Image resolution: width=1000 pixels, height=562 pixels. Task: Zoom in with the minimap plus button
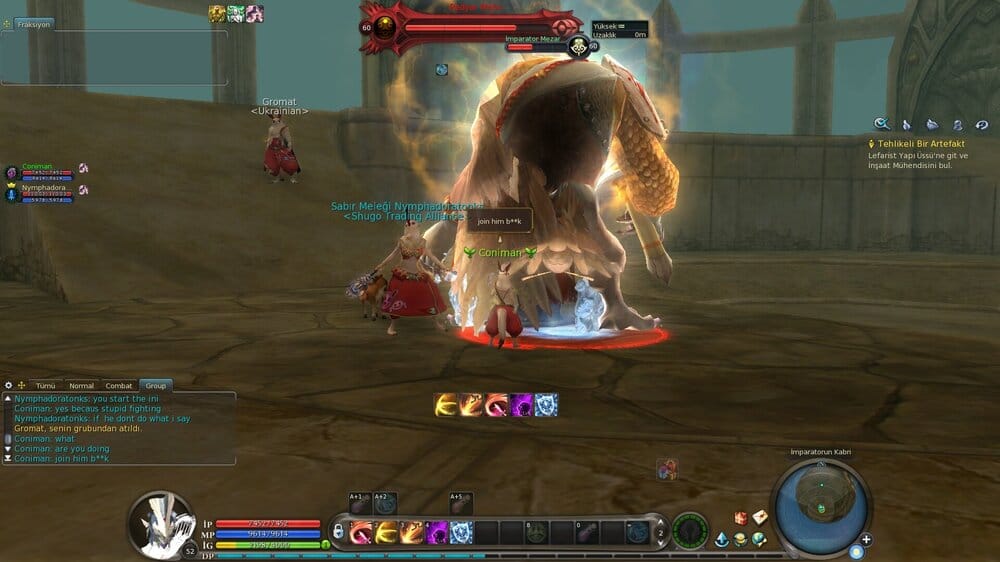[866, 540]
